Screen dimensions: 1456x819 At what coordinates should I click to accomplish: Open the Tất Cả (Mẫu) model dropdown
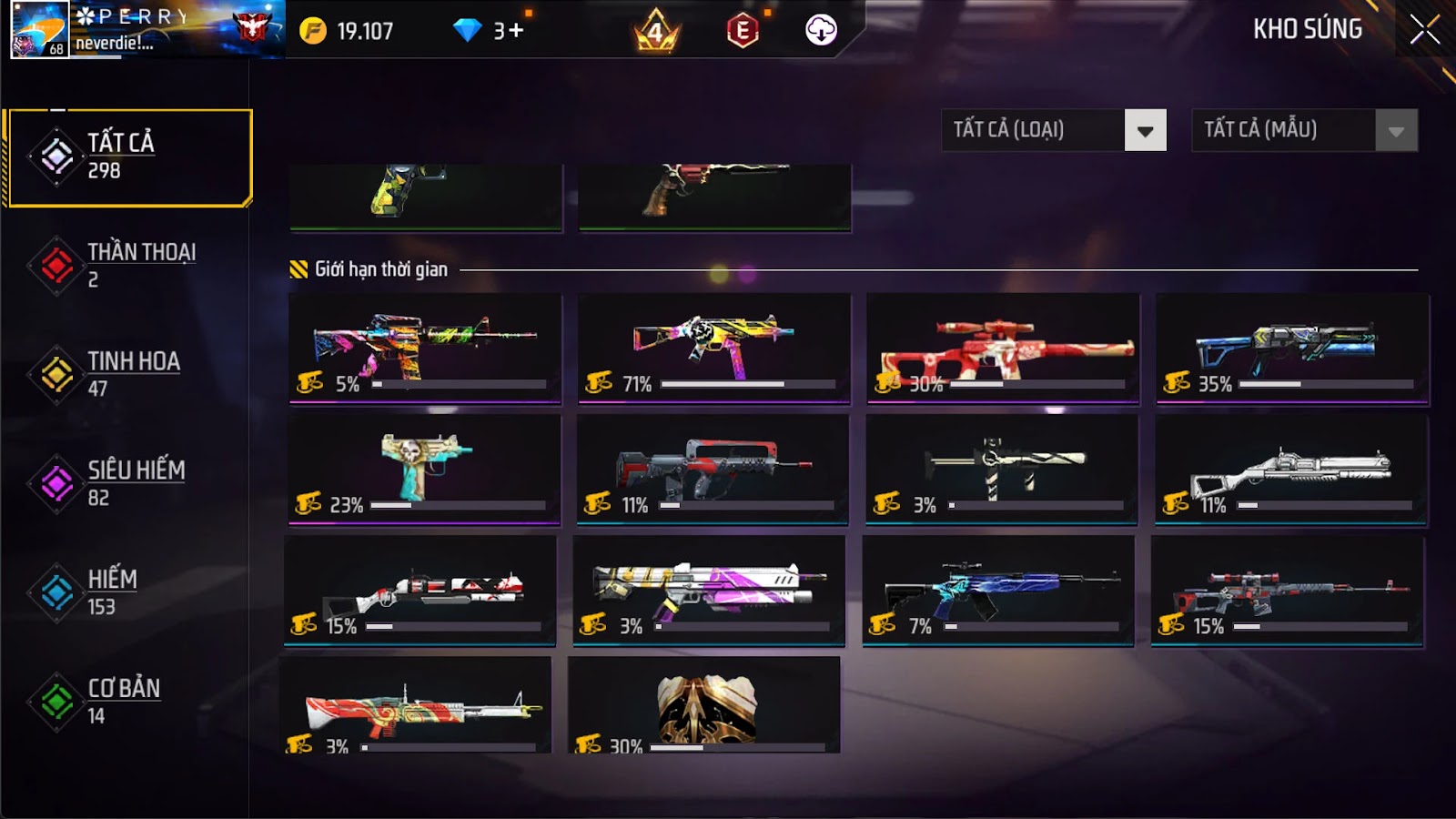pos(1304,130)
